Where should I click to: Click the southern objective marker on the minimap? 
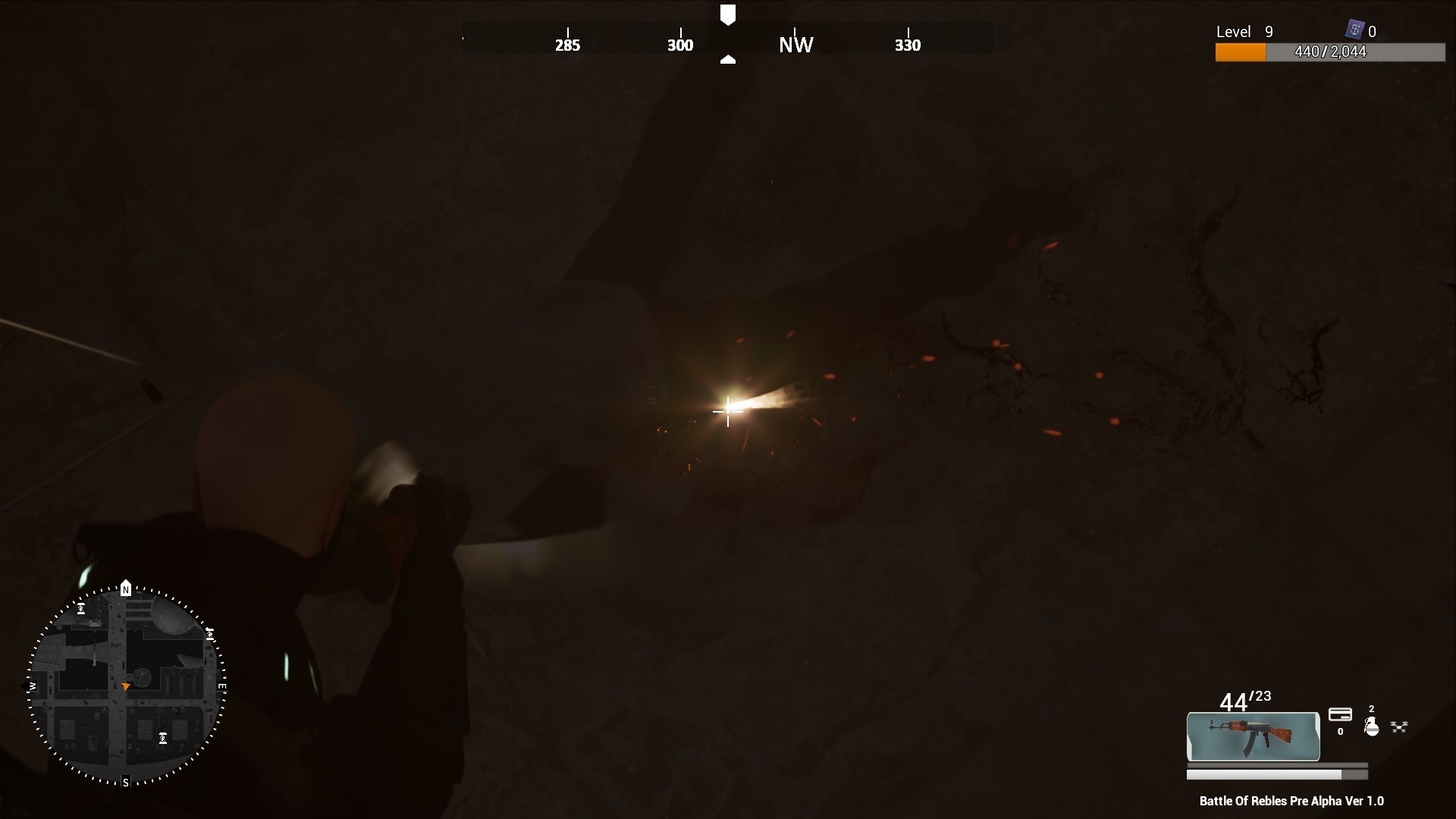tap(163, 738)
